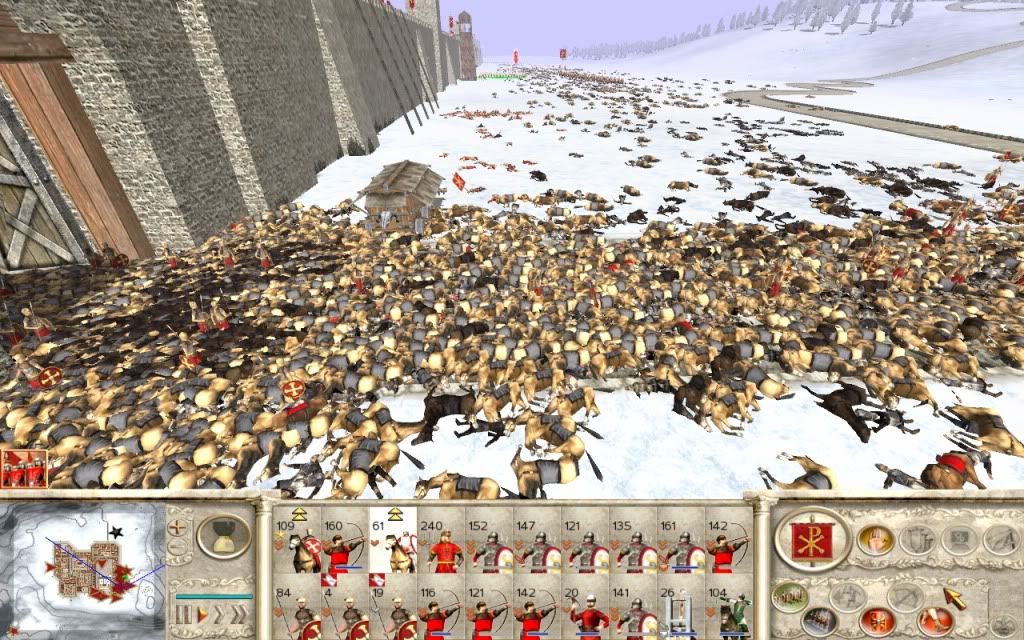Select the 160-man archer unit card
Image resolution: width=1024 pixels, height=640 pixels.
pyautogui.click(x=343, y=545)
